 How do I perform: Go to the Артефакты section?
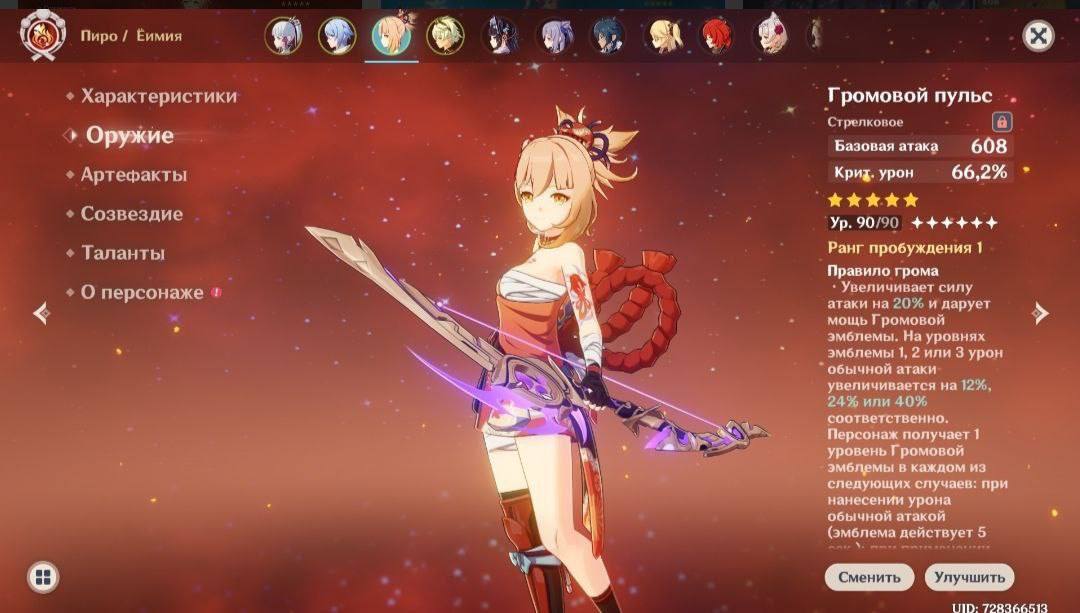pyautogui.click(x=134, y=174)
